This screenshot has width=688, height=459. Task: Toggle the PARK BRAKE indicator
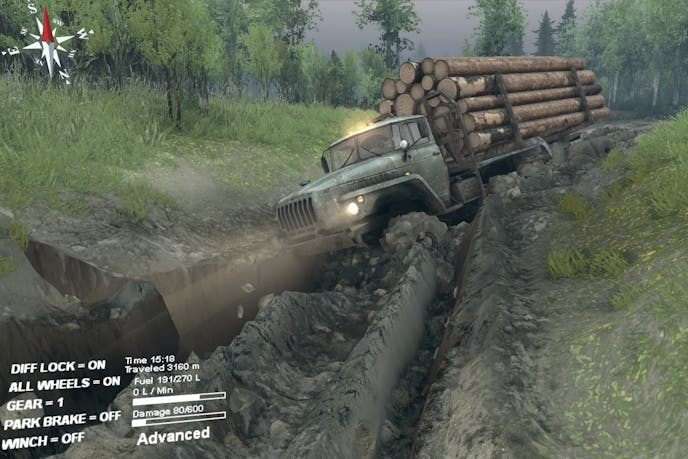pos(60,418)
